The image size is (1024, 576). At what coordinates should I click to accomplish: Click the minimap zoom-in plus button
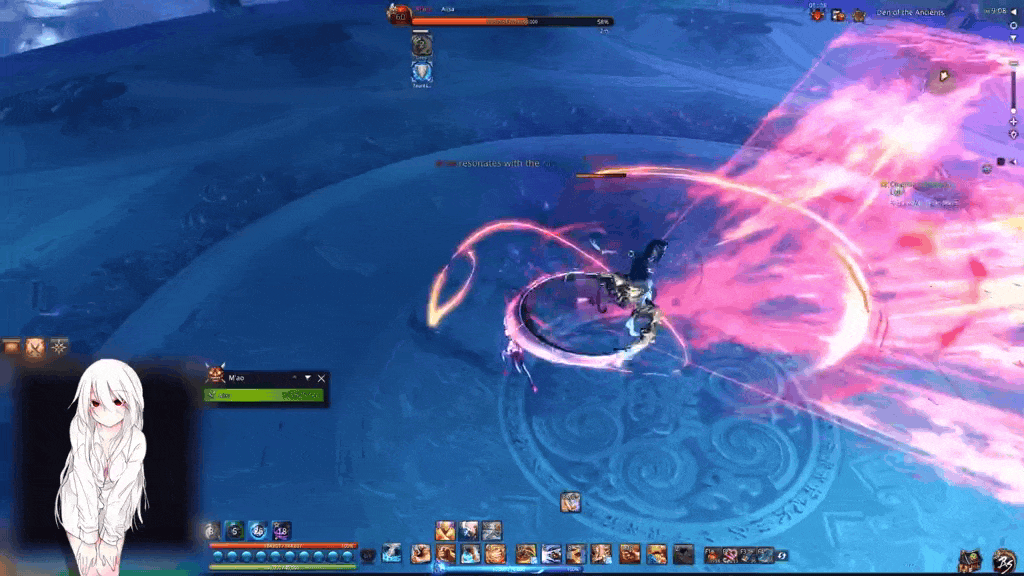1013,121
